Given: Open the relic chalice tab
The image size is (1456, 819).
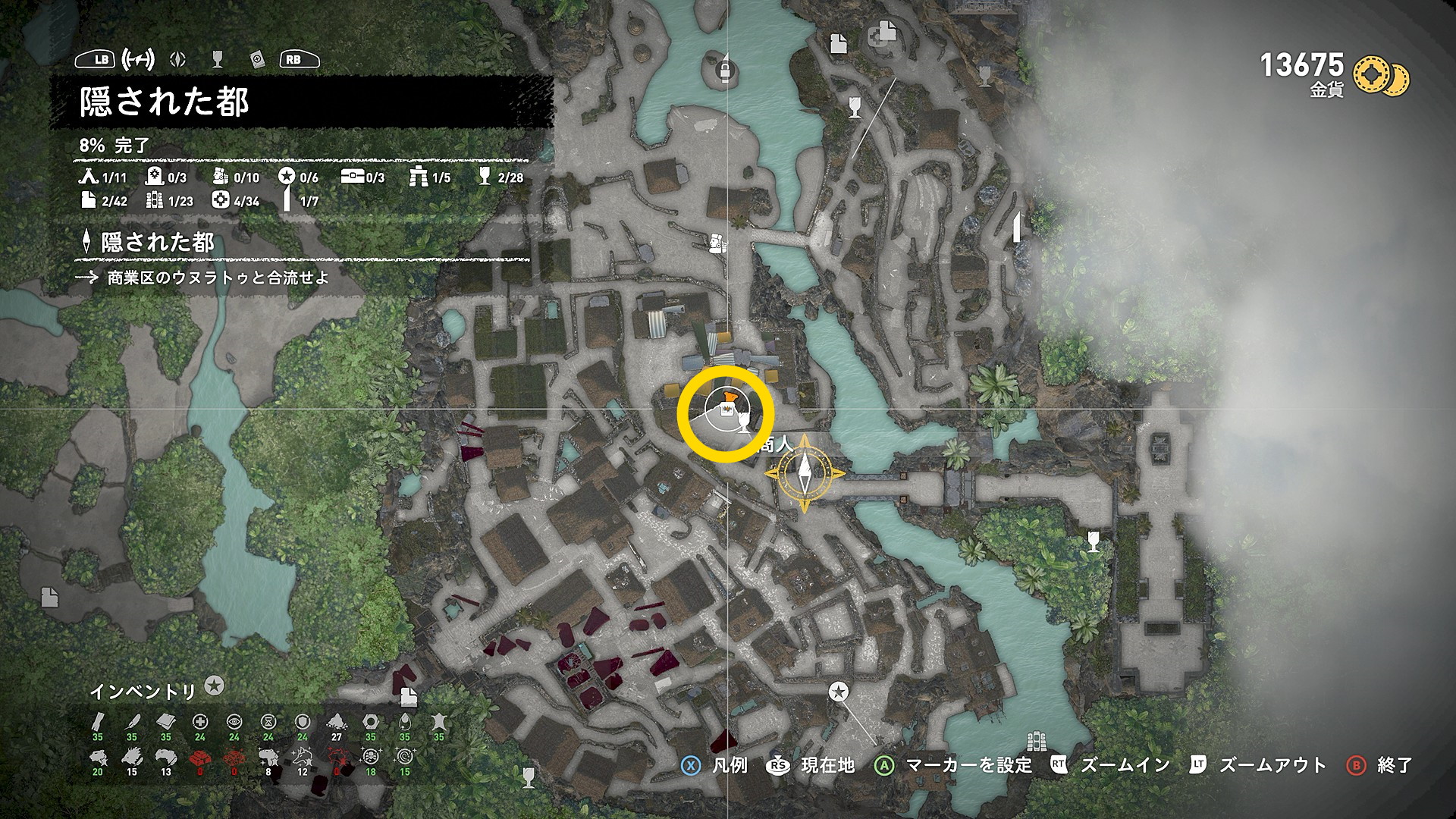Looking at the screenshot, I should click(218, 59).
